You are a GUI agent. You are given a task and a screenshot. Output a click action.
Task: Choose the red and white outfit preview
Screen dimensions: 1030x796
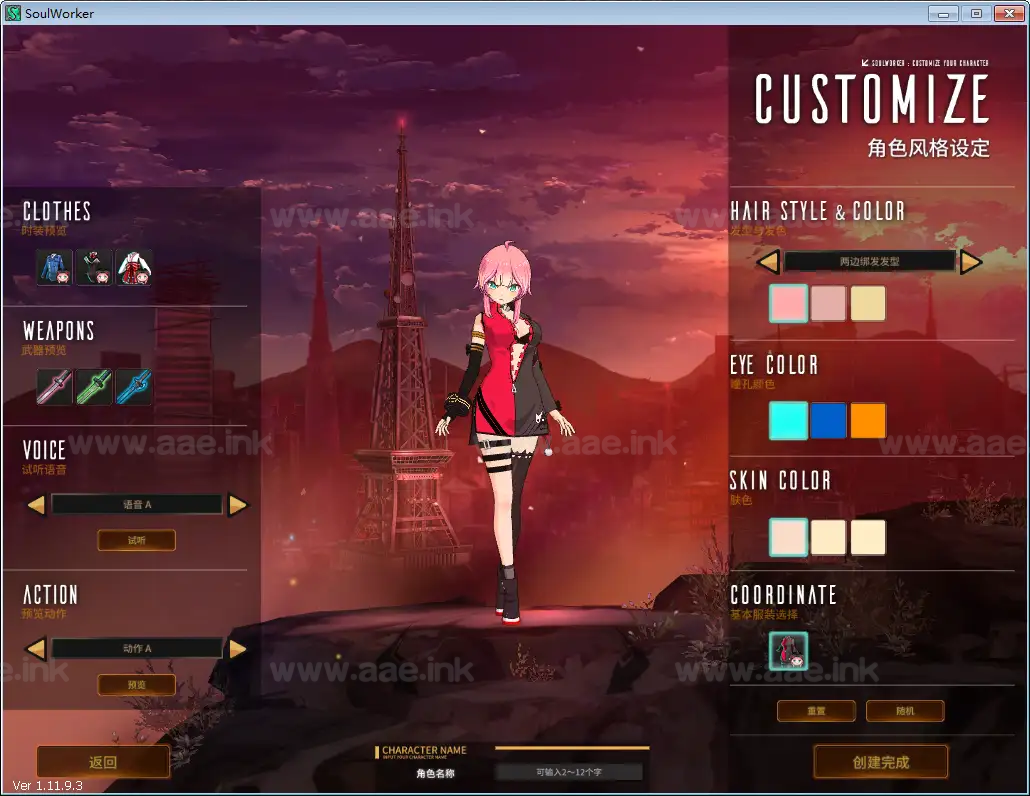tap(134, 267)
